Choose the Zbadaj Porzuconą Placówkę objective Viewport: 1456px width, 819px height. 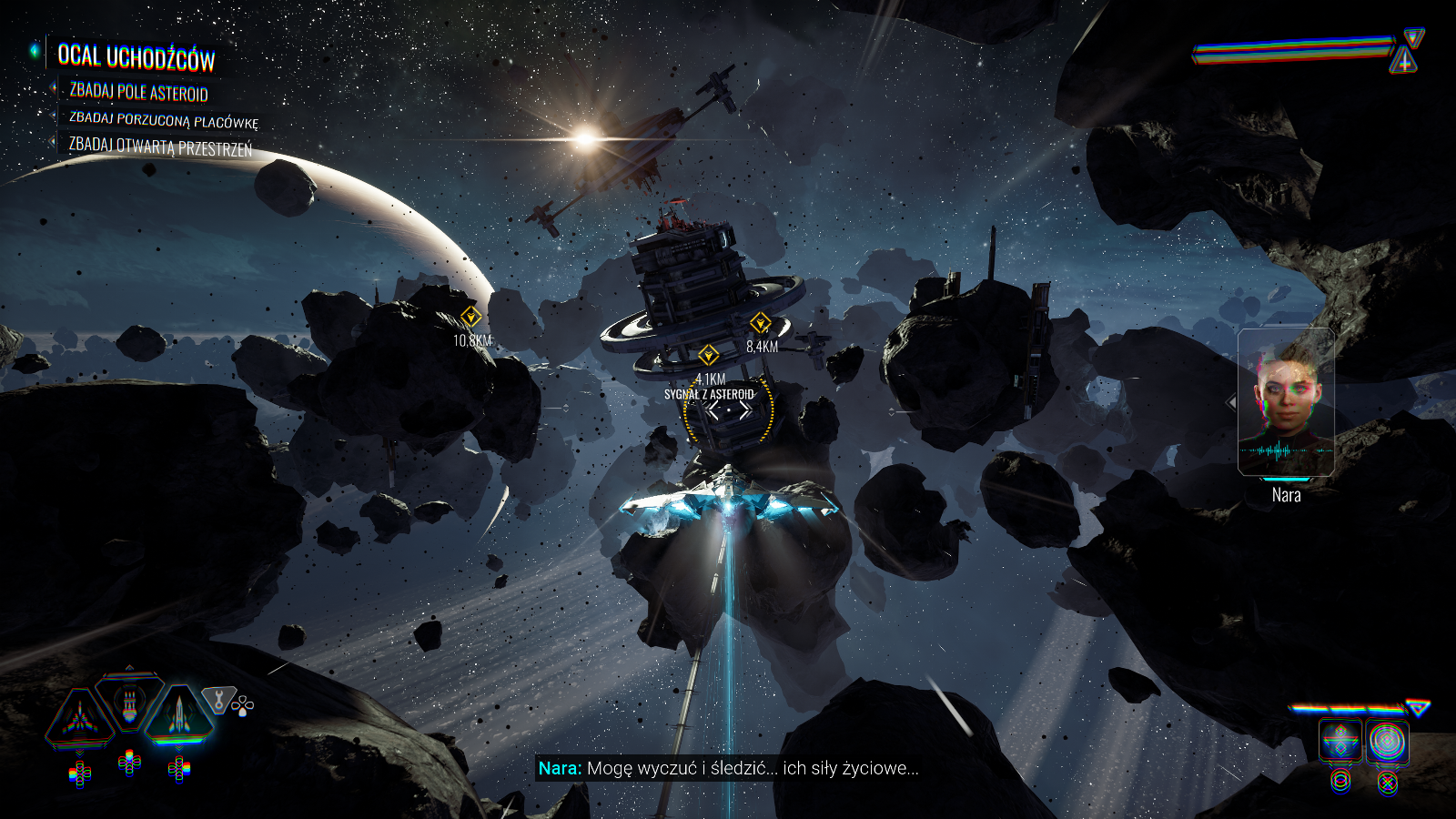tap(164, 120)
